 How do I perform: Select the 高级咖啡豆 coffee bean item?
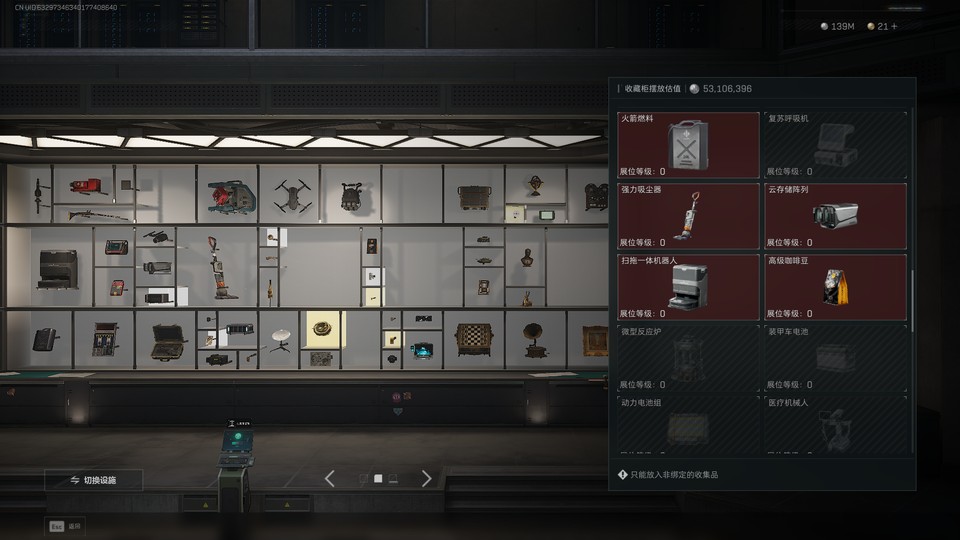[835, 286]
